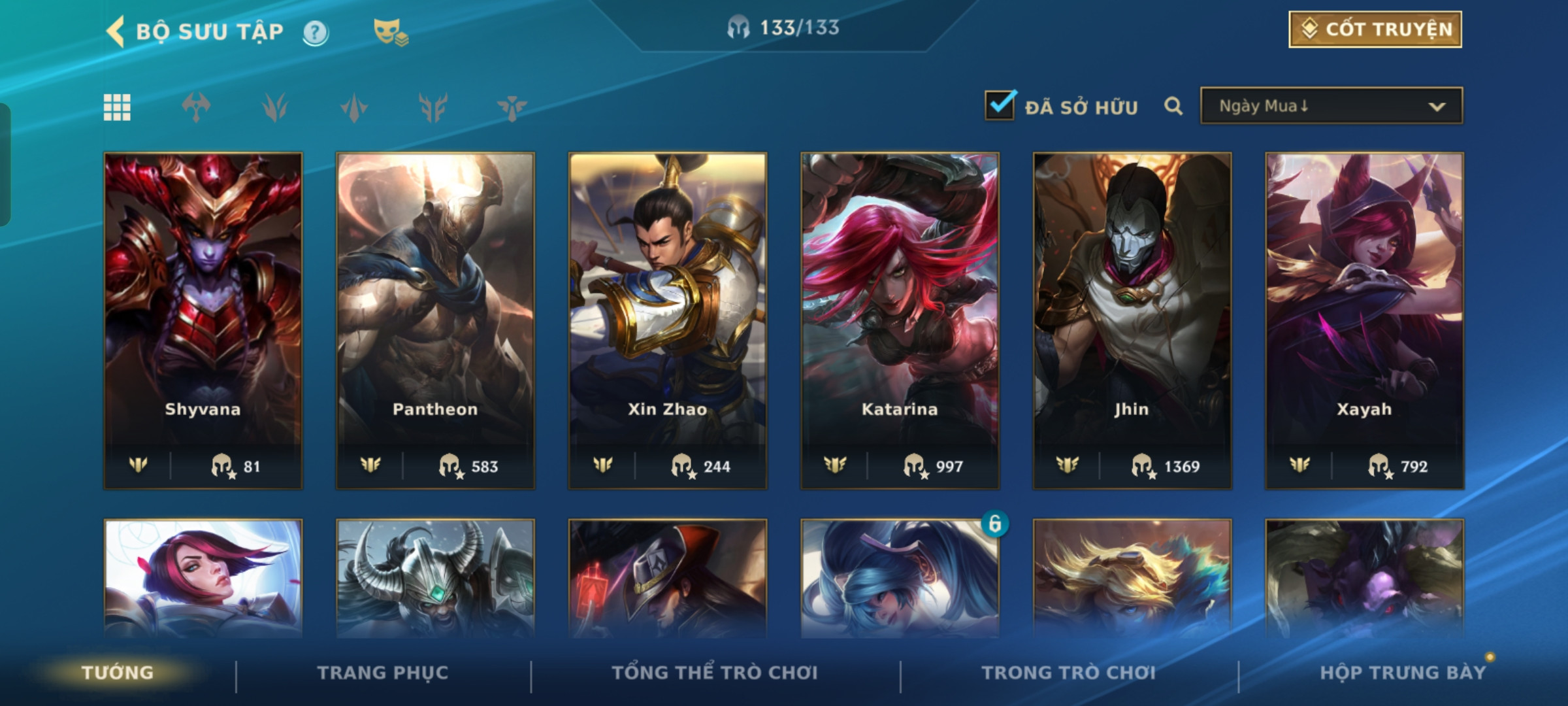The height and width of the screenshot is (706, 1568).
Task: Expand the Ngày Mua sort dropdown
Action: tap(1331, 106)
